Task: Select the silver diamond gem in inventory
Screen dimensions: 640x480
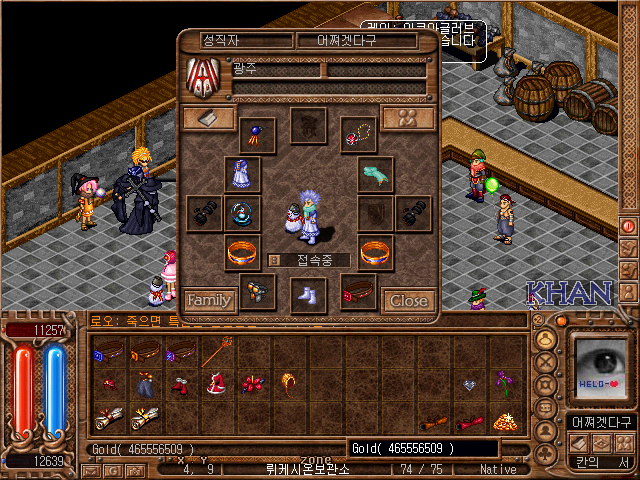Action: [468, 384]
